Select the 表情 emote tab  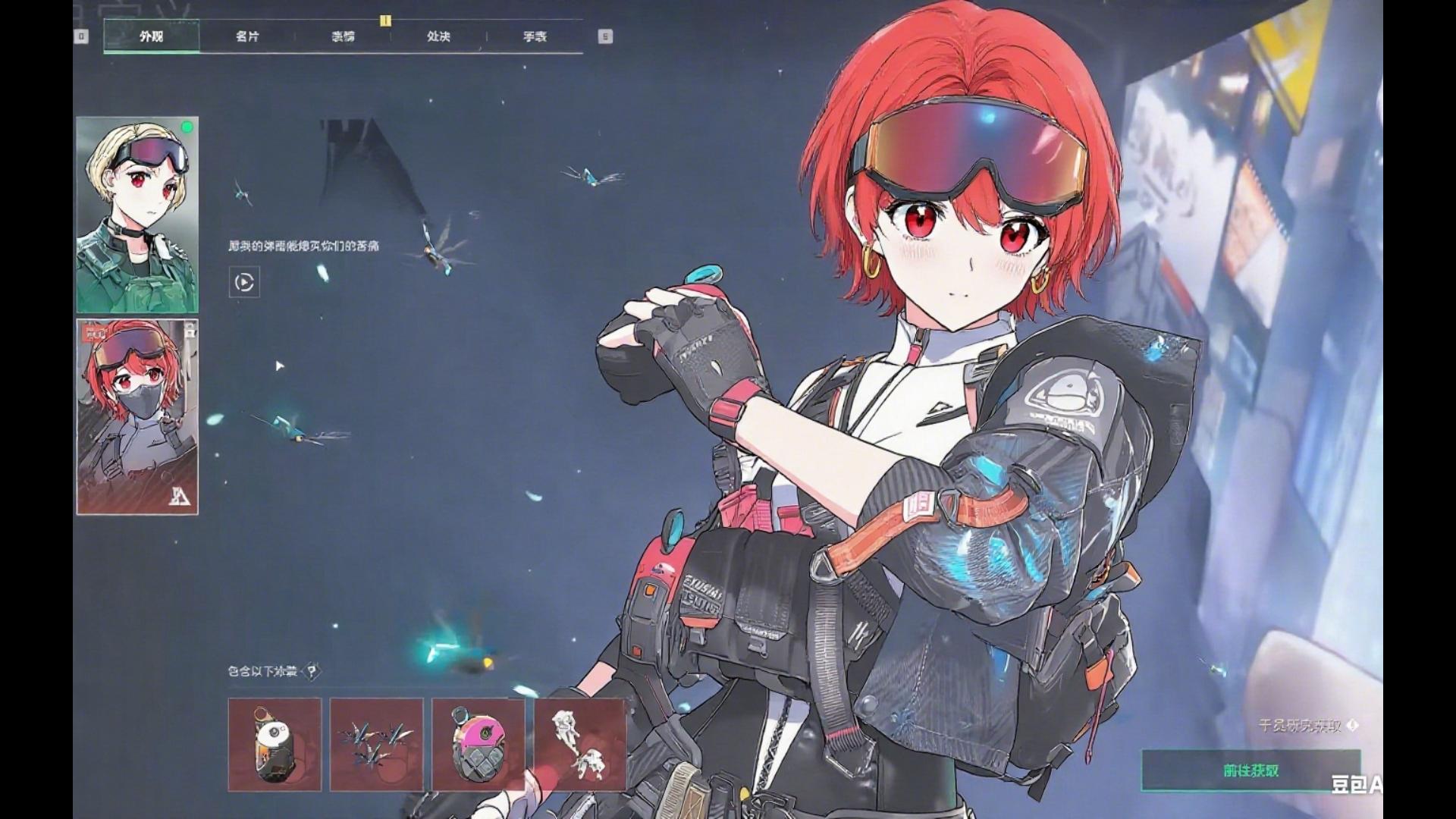[343, 36]
